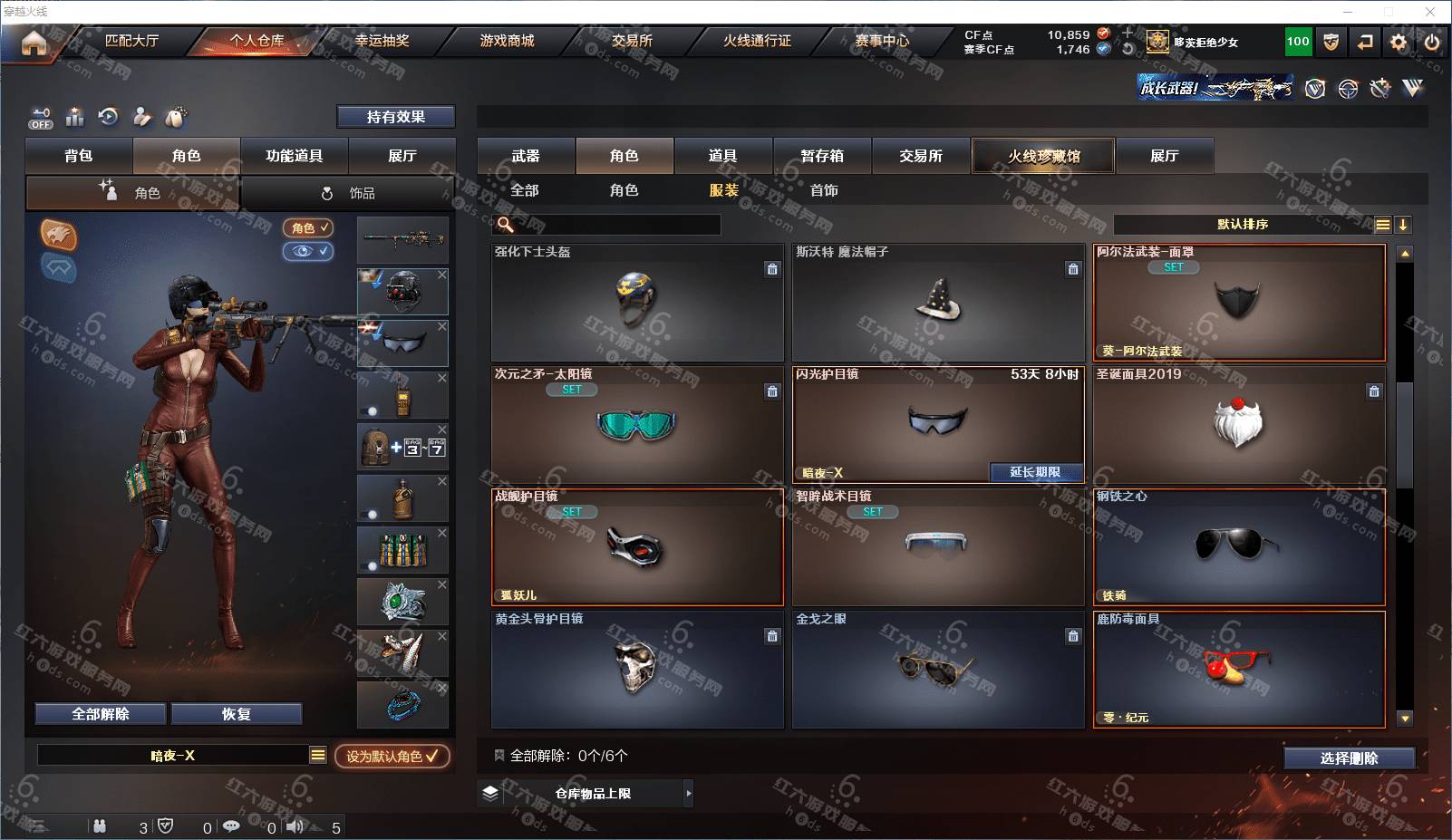Click the 持有效果 button
1452x840 pixels.
point(395,117)
